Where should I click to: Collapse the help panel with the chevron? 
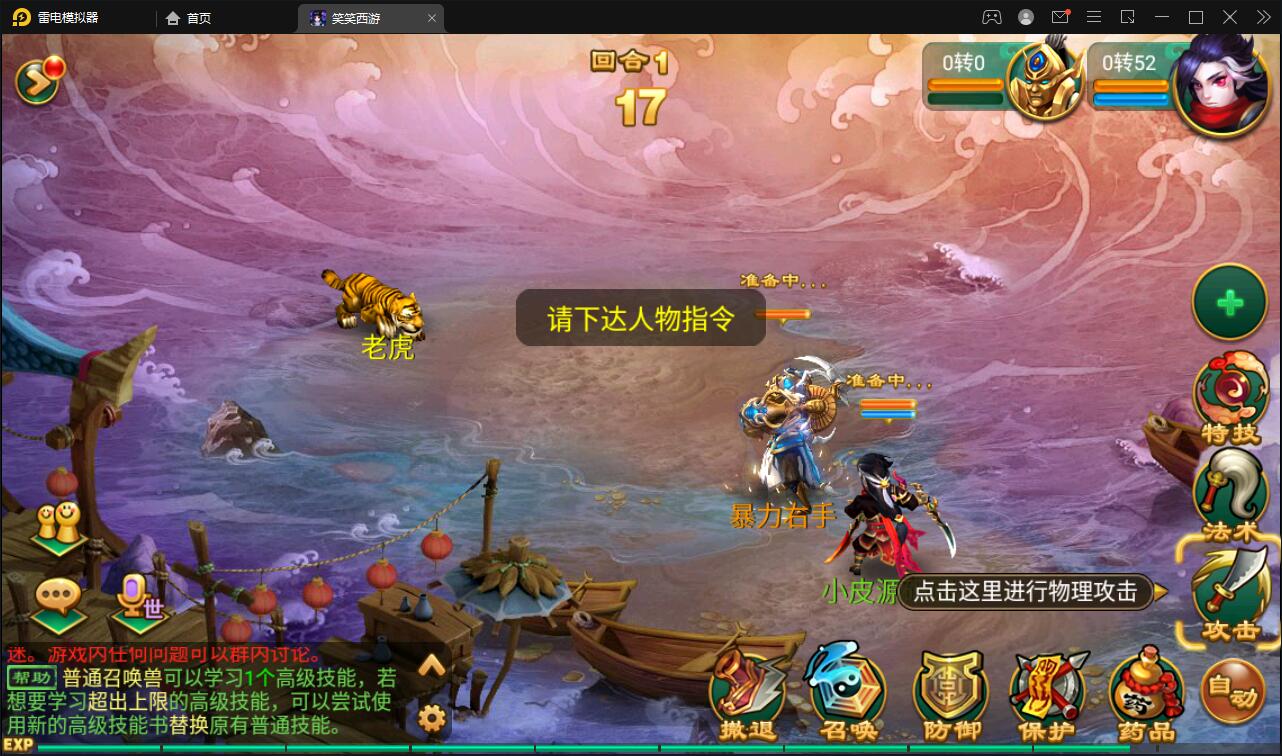pyautogui.click(x=432, y=664)
